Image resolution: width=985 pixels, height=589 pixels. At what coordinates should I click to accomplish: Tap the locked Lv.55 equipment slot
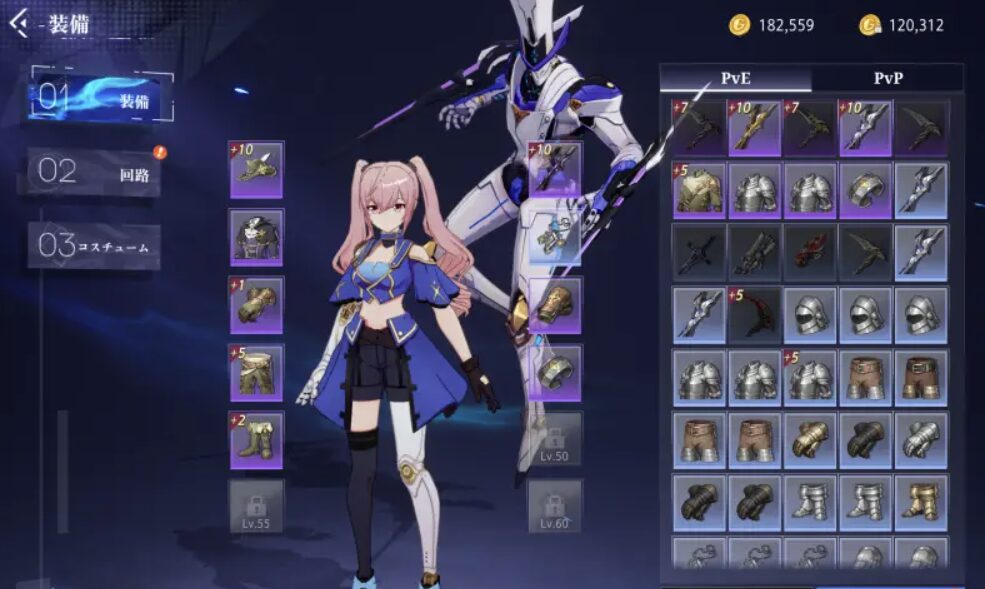pyautogui.click(x=256, y=506)
